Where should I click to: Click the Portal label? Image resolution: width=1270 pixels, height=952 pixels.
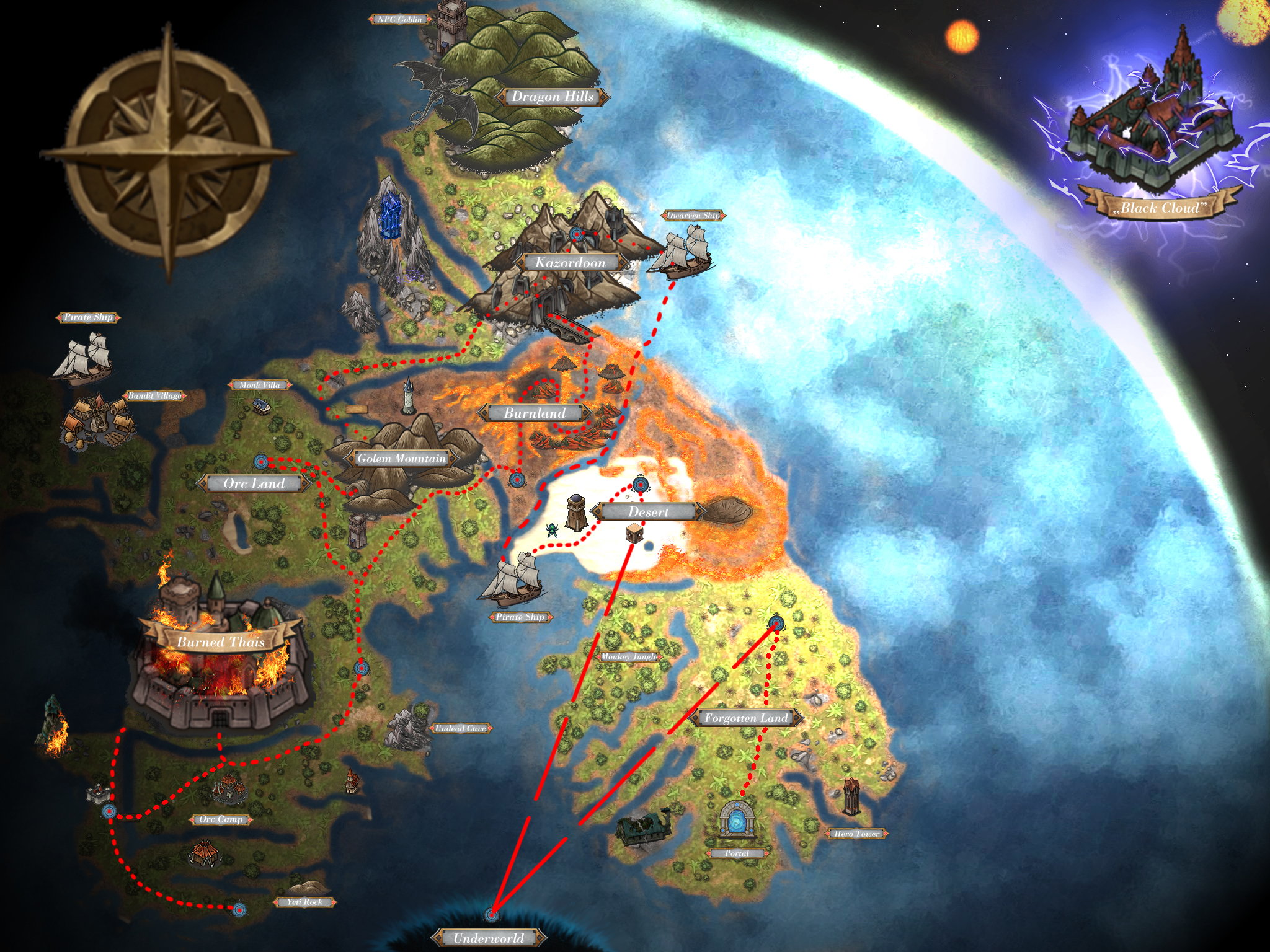point(737,853)
